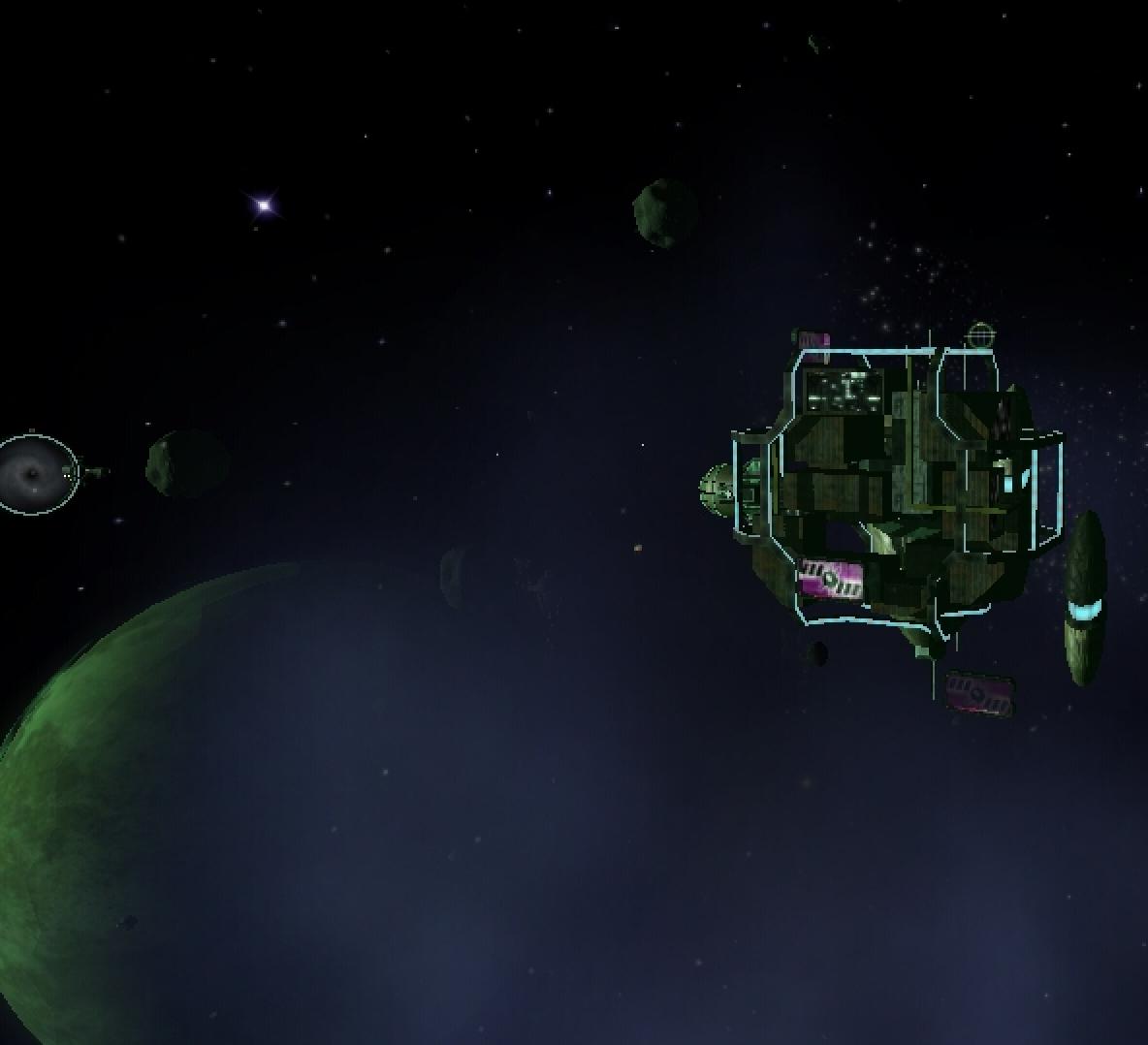Click the small crosshair reticle above the station

[981, 336]
